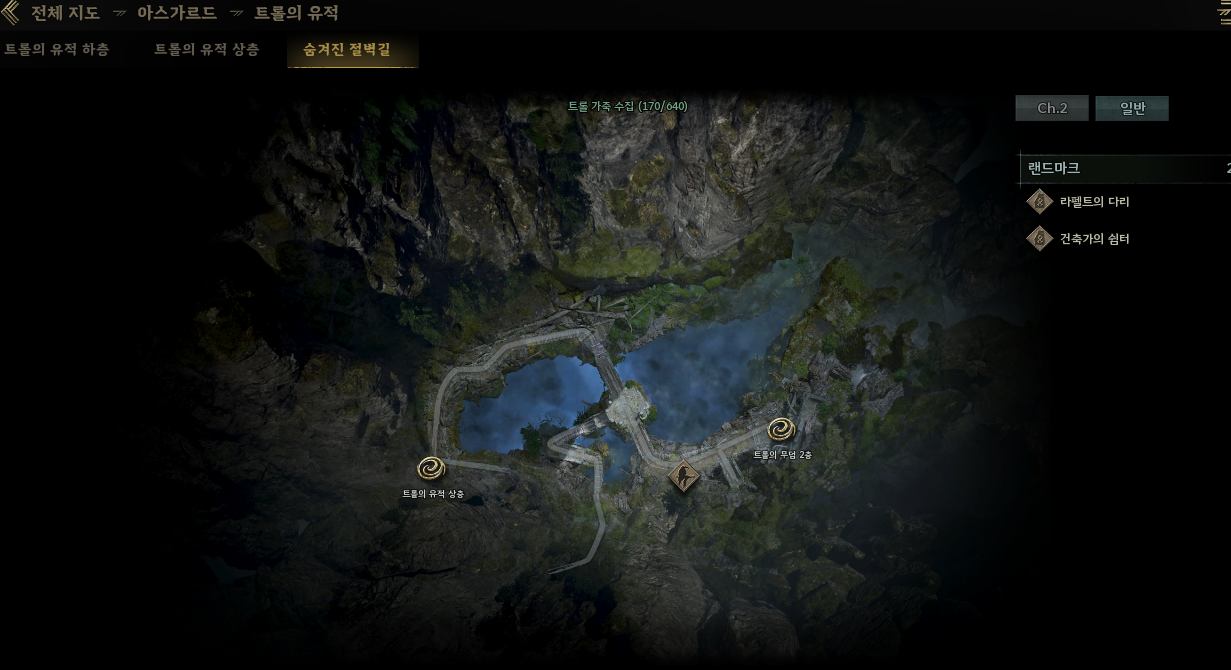
Task: Click the 일반 mode button
Action: (x=1131, y=108)
